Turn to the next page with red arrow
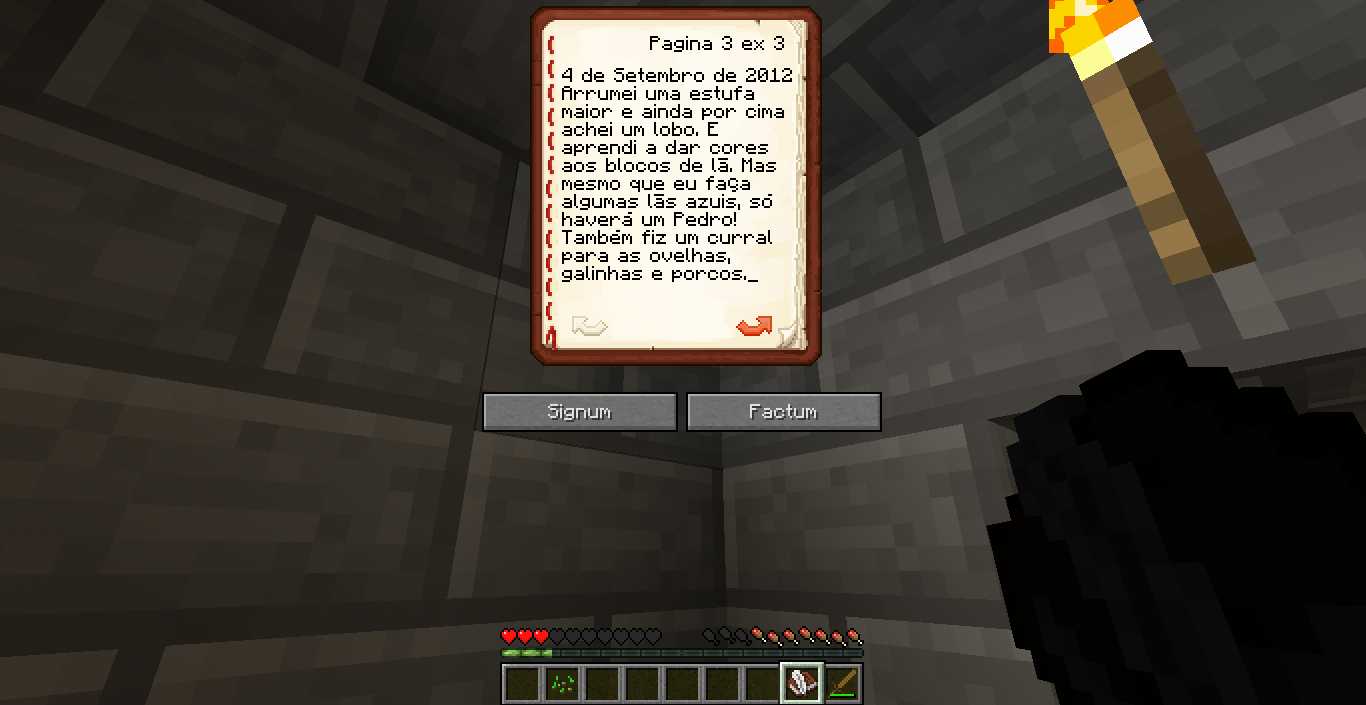Viewport: 1366px width, 705px height. point(754,326)
